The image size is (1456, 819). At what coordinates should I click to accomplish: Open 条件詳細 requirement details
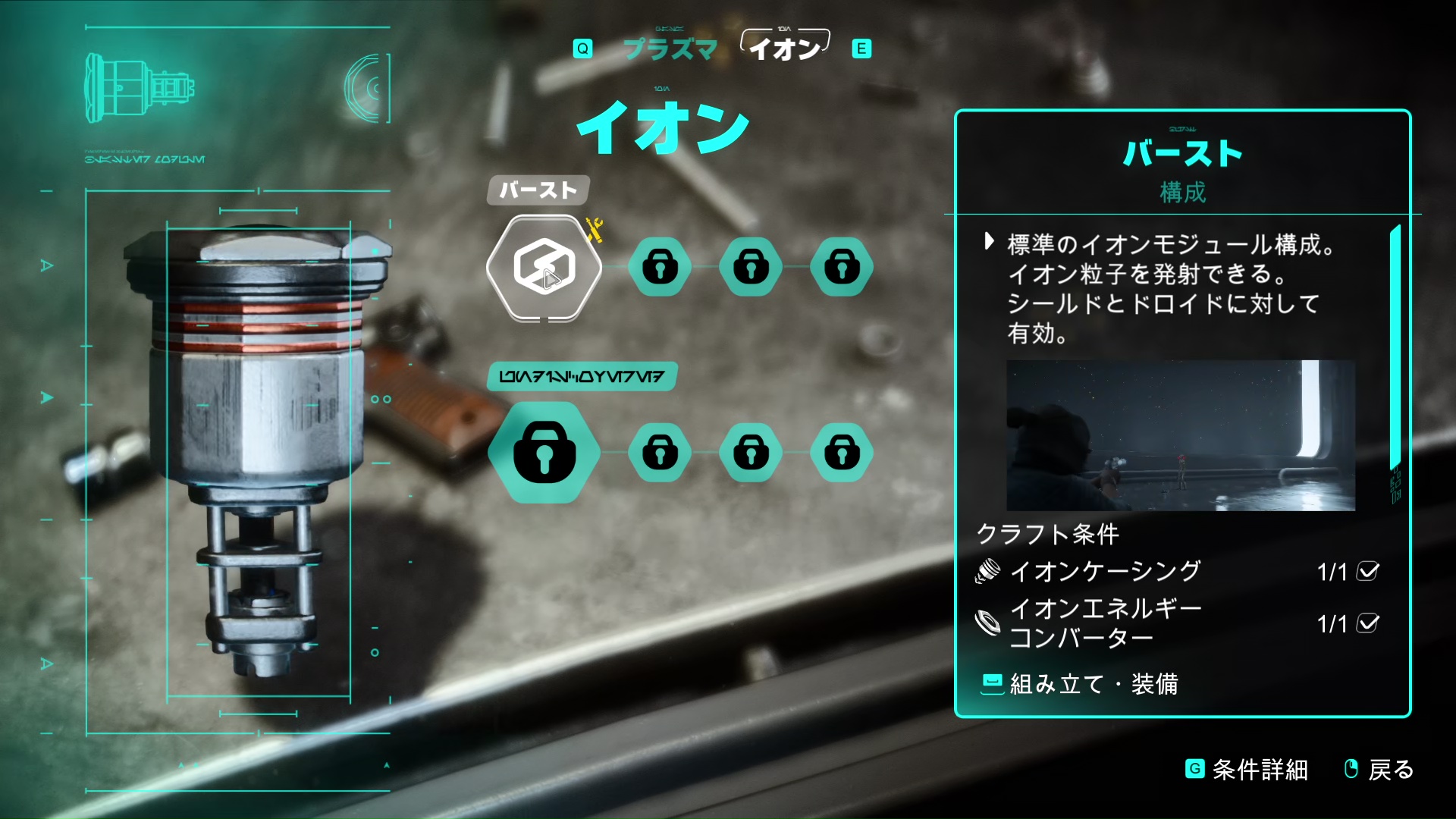(x=1247, y=770)
